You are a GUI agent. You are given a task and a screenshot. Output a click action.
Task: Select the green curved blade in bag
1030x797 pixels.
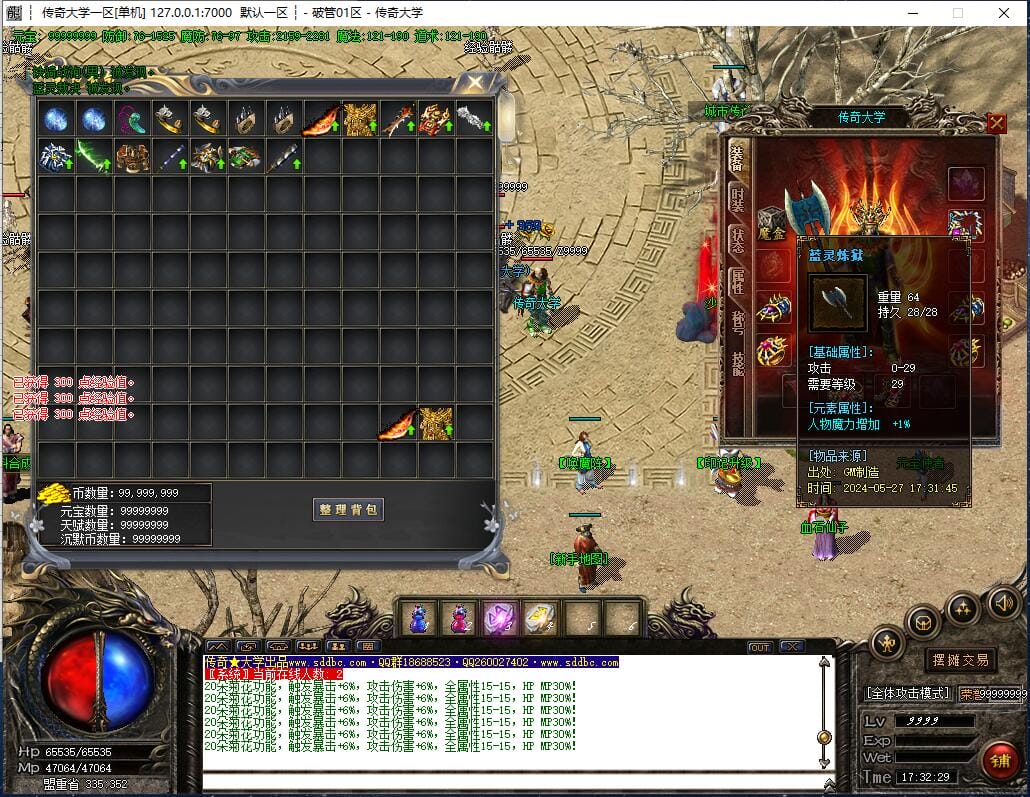(x=94, y=157)
